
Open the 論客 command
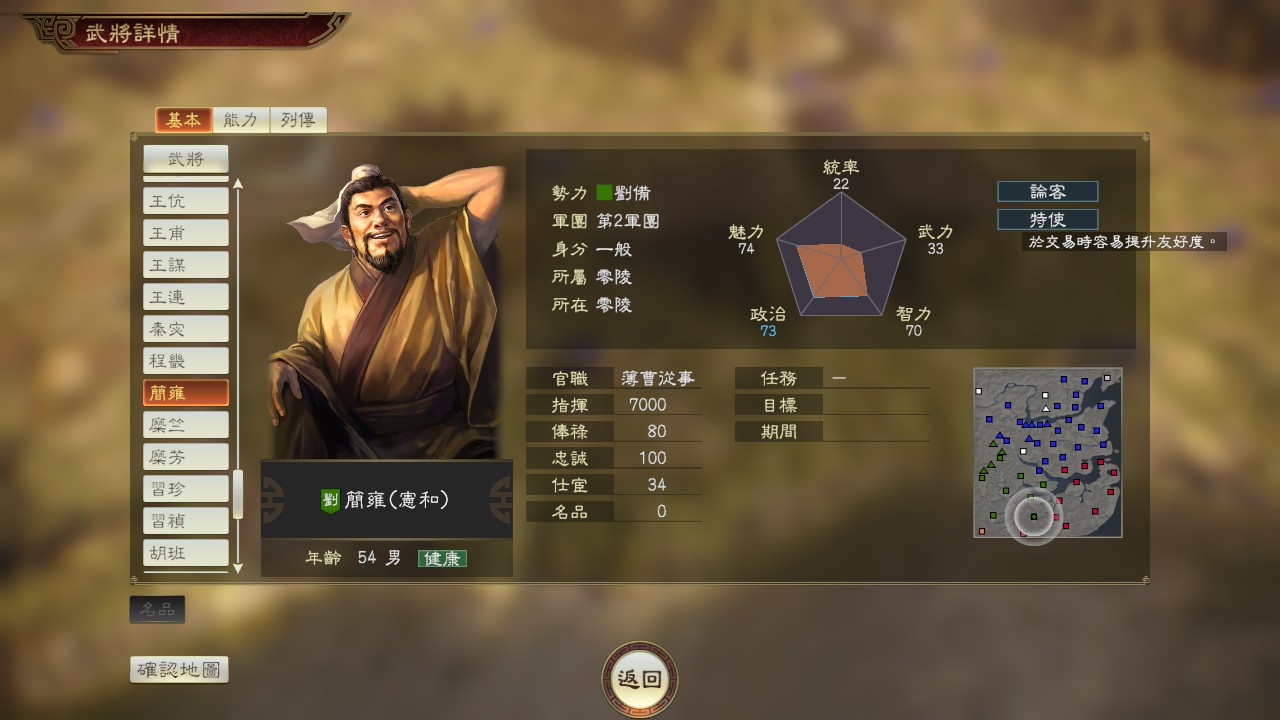click(1047, 191)
